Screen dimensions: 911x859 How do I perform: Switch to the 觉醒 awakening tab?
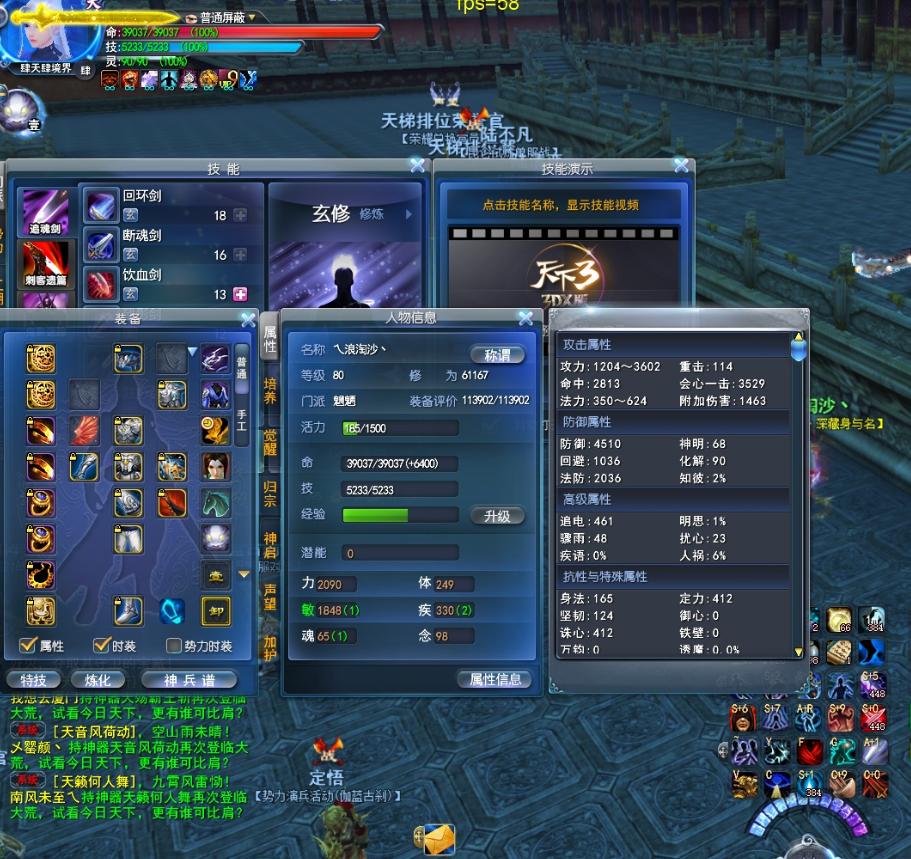(x=270, y=443)
